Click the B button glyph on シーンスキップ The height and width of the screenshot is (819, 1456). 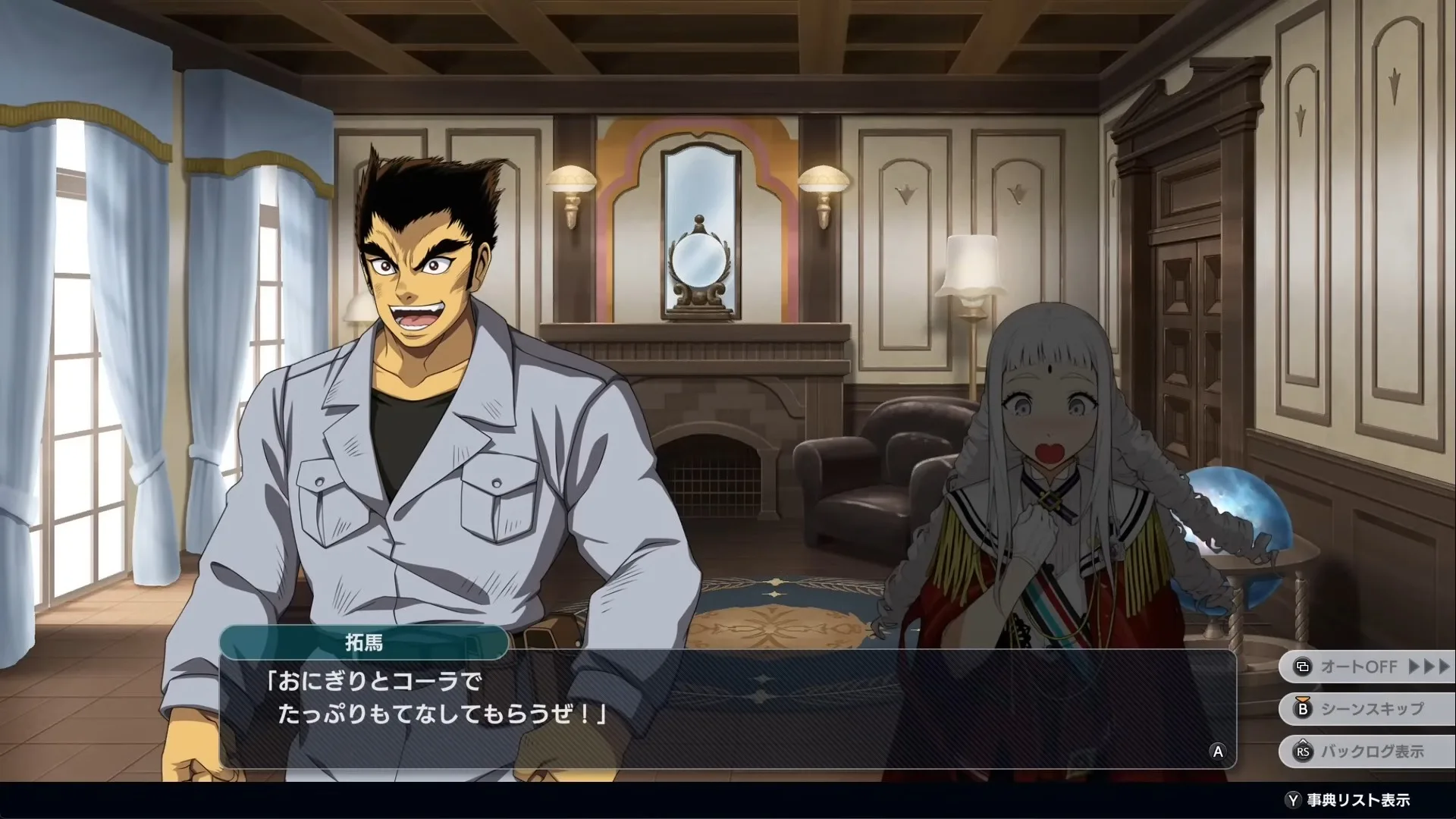point(1302,709)
